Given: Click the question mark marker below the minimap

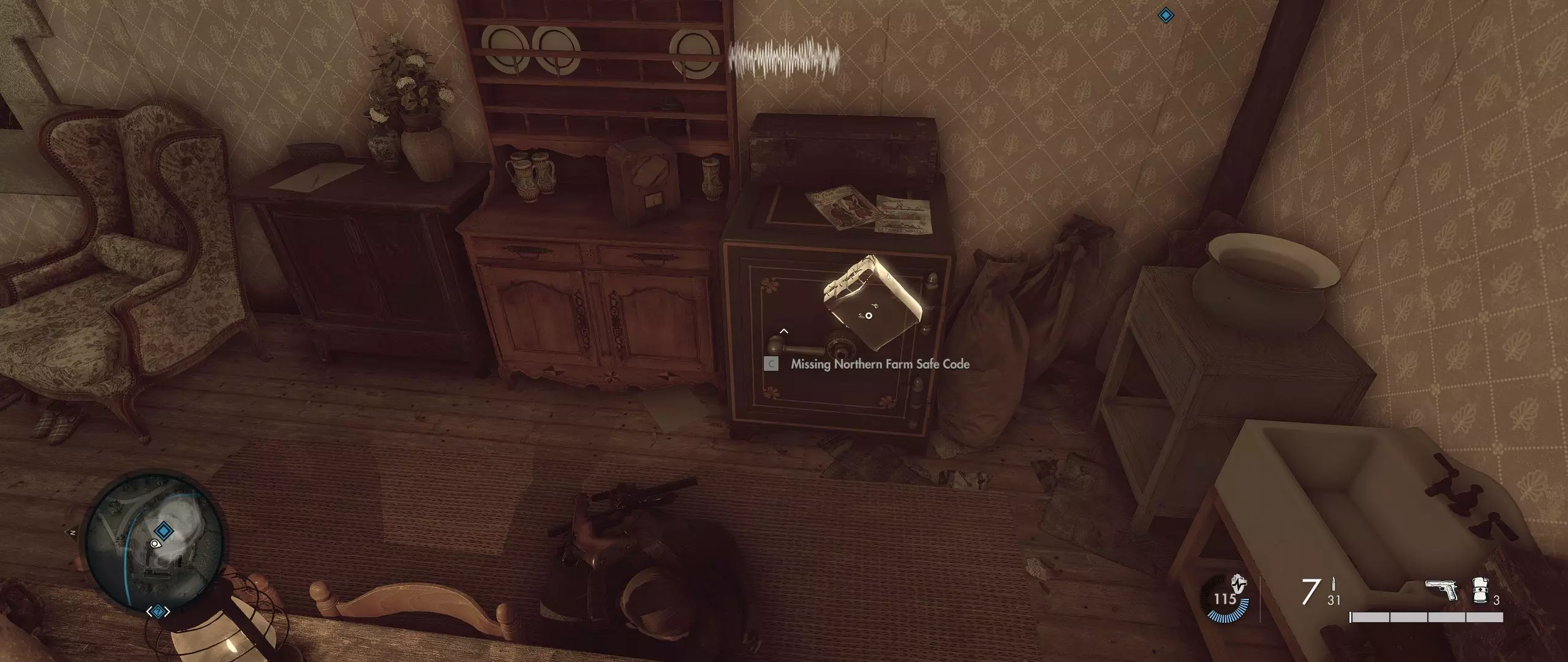Looking at the screenshot, I should click(159, 611).
